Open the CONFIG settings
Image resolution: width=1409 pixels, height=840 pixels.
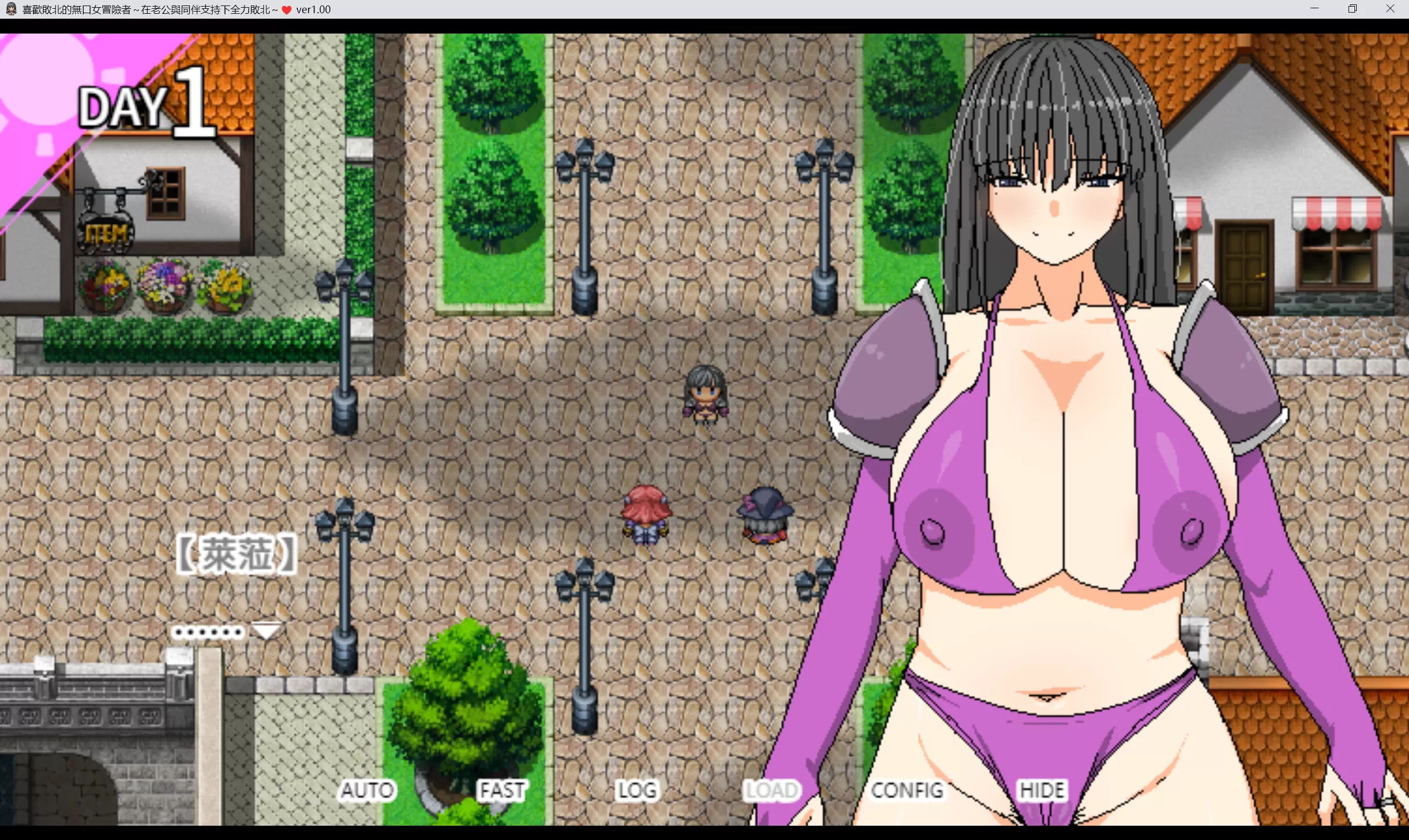[x=907, y=790]
